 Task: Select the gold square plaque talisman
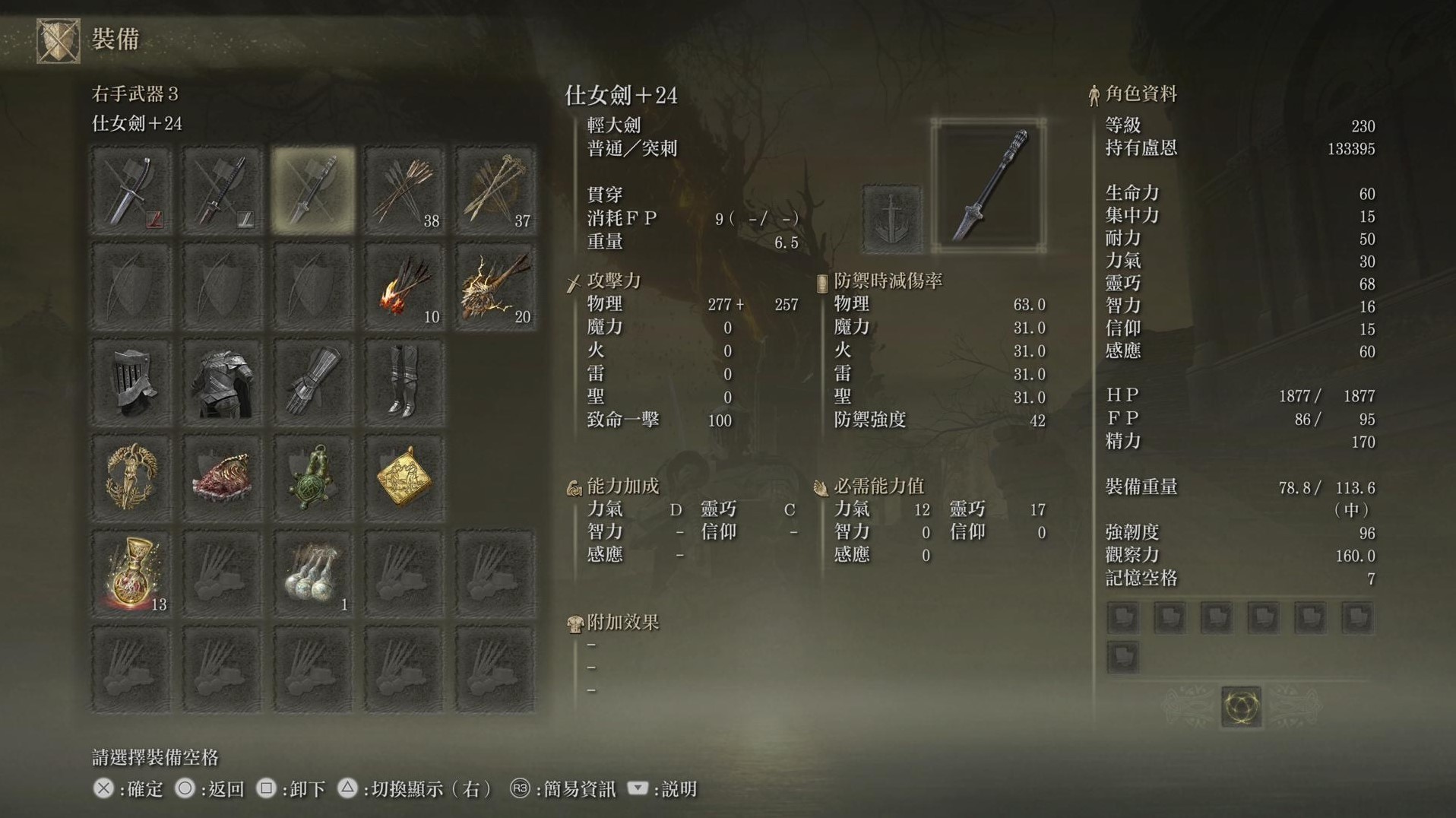[x=404, y=478]
